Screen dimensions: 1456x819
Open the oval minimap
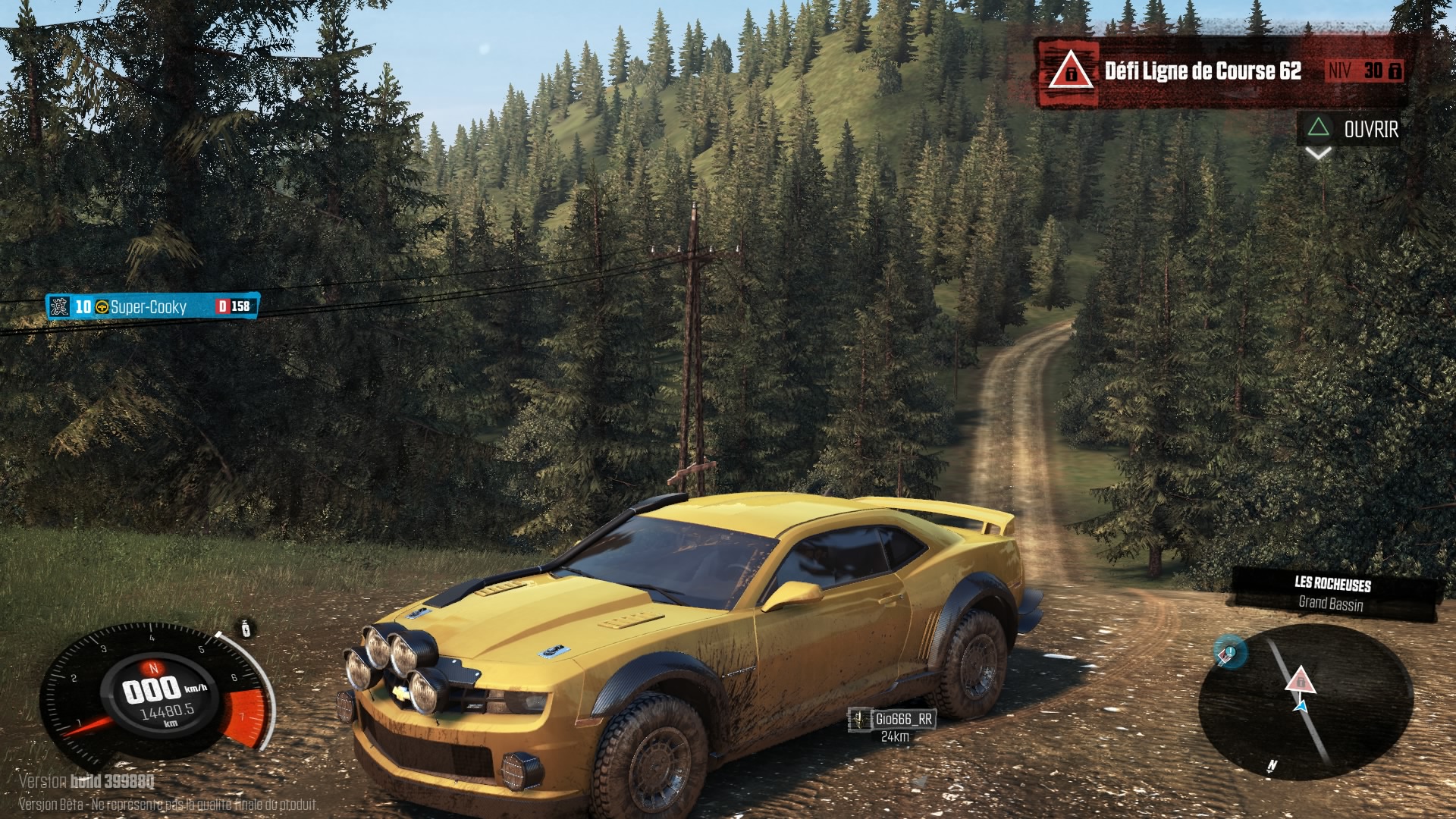click(1304, 701)
